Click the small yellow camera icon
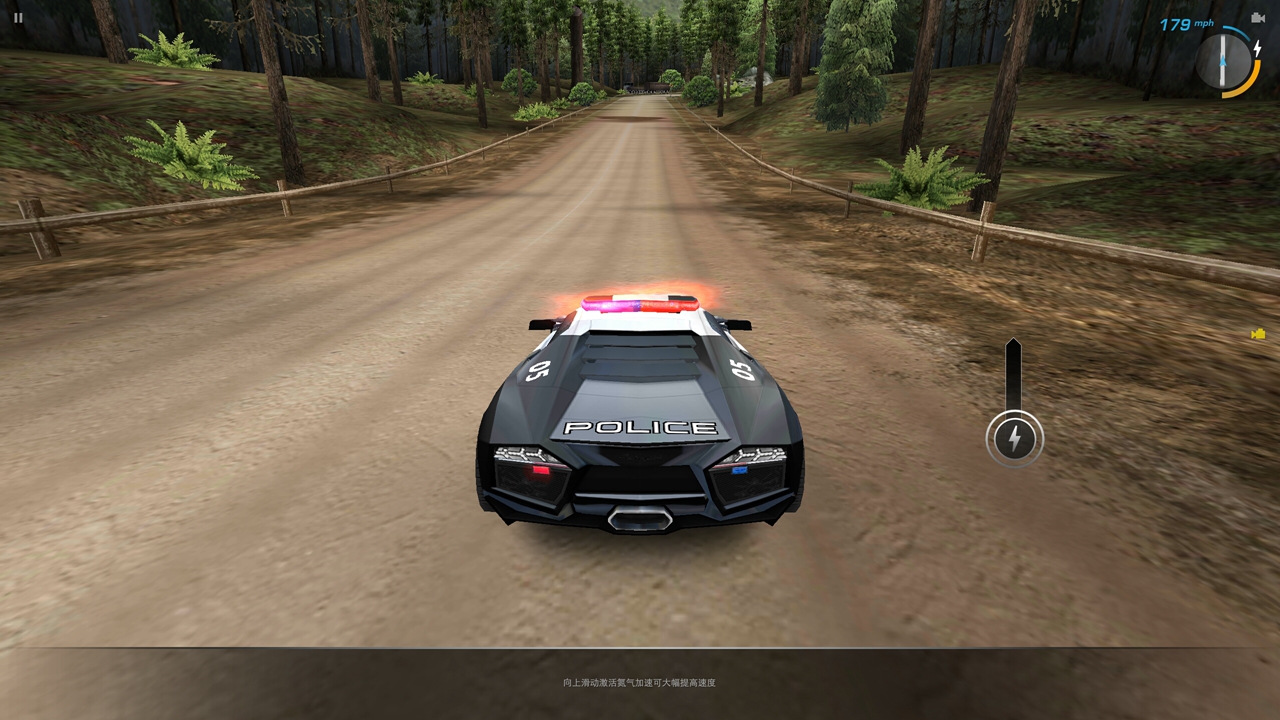 (x=1258, y=334)
